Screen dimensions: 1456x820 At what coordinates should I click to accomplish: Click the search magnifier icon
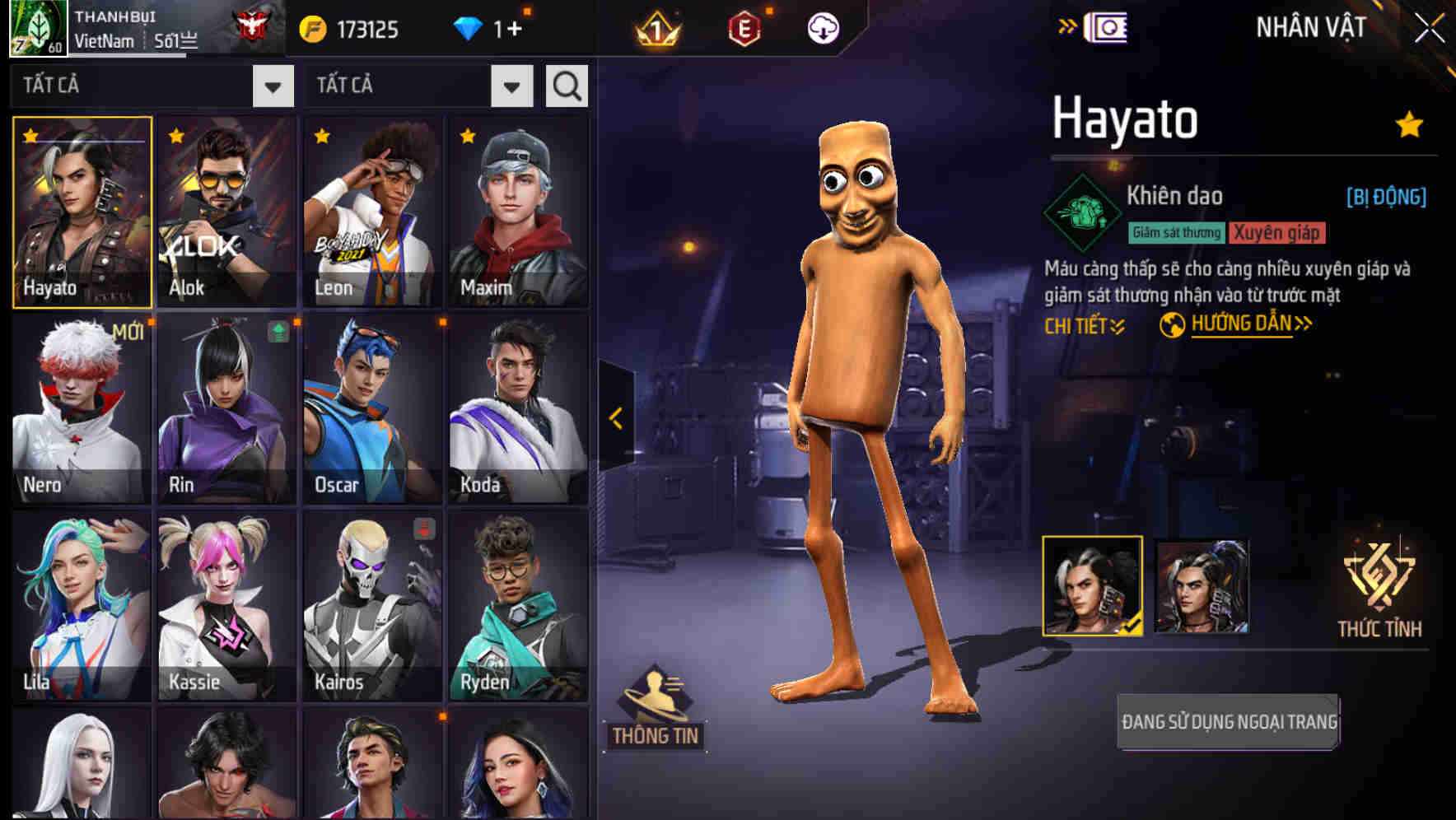tap(566, 85)
